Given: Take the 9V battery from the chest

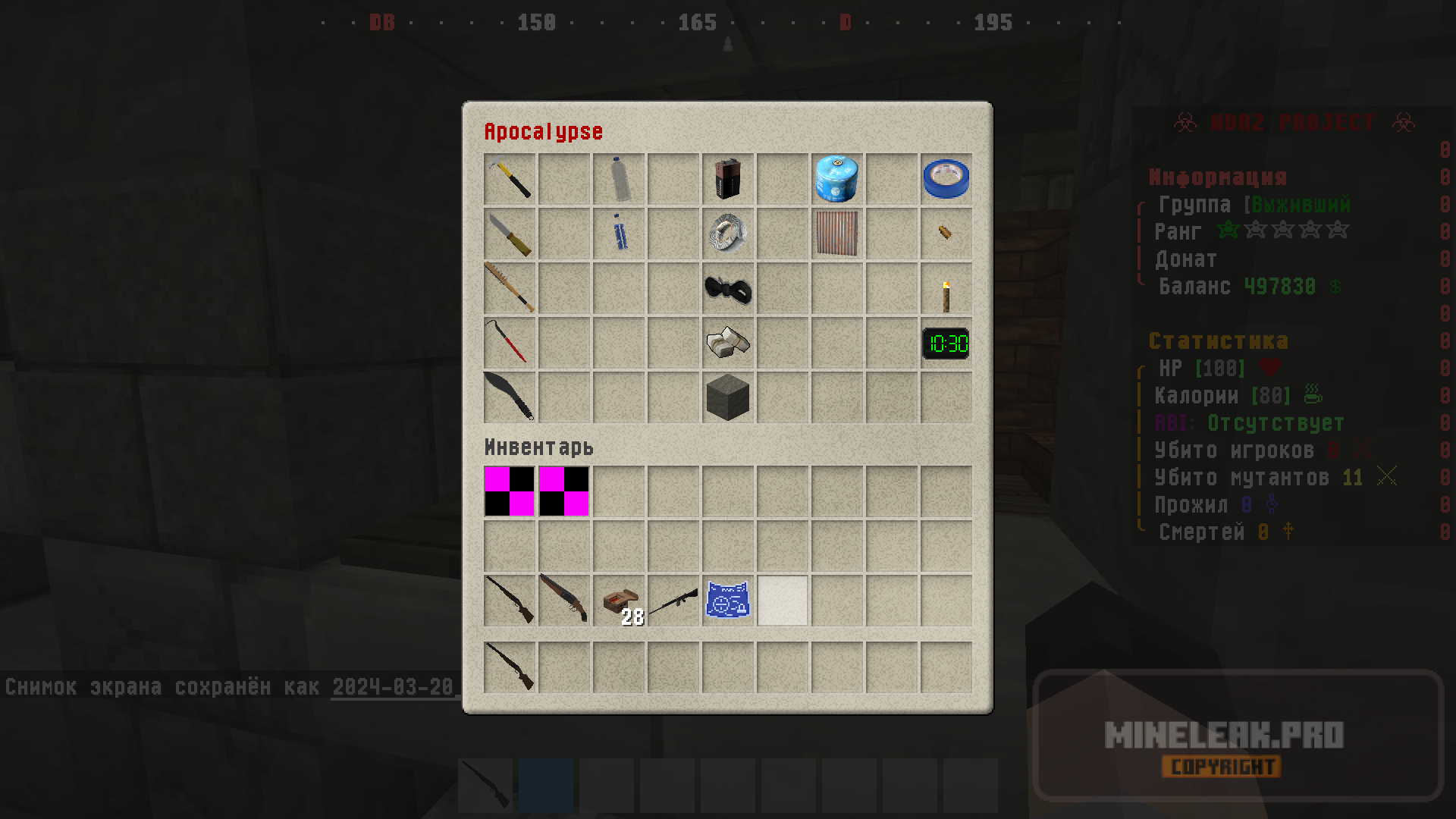Looking at the screenshot, I should coord(728,179).
